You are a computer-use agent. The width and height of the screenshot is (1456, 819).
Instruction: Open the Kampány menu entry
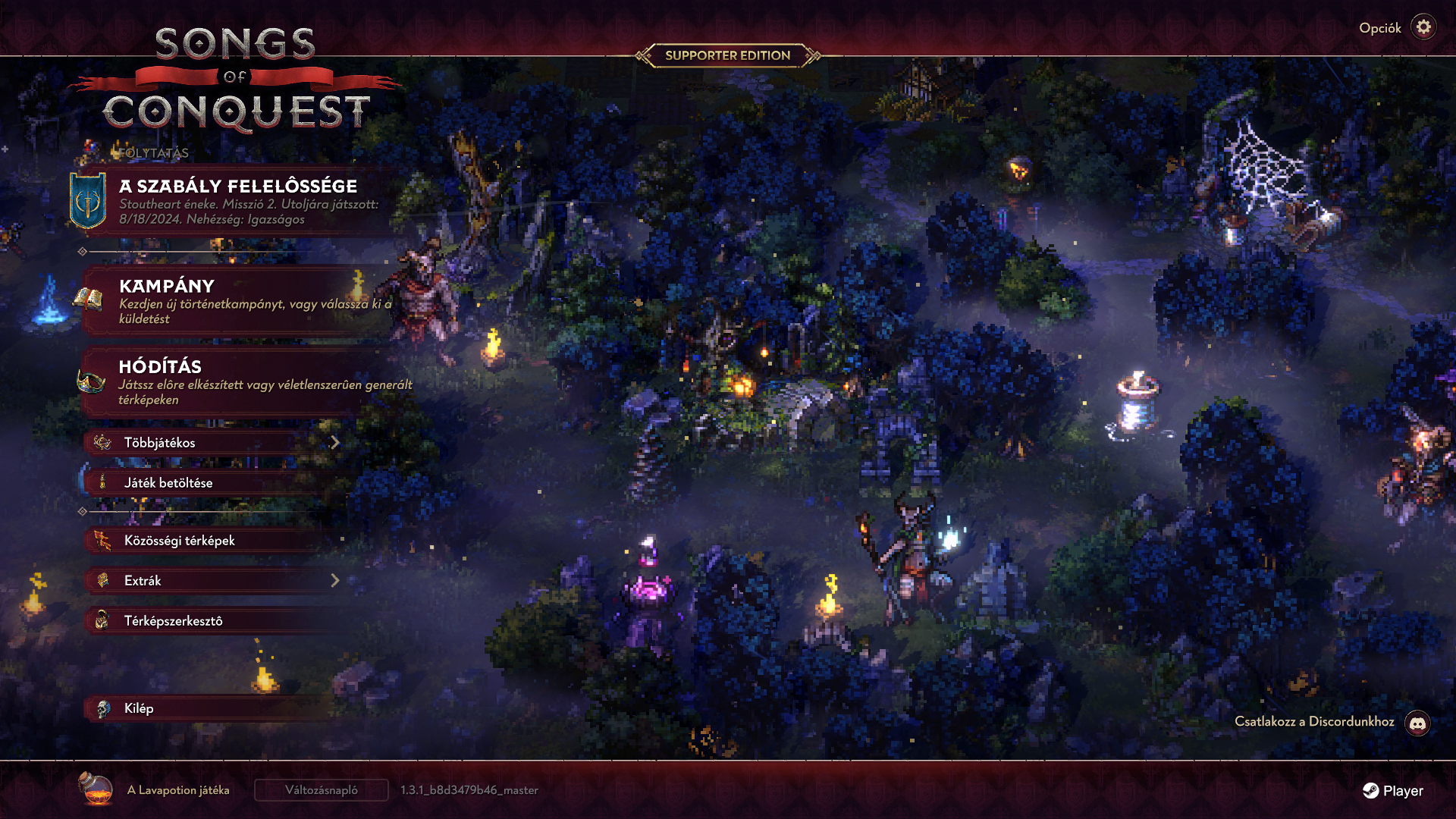pos(238,301)
